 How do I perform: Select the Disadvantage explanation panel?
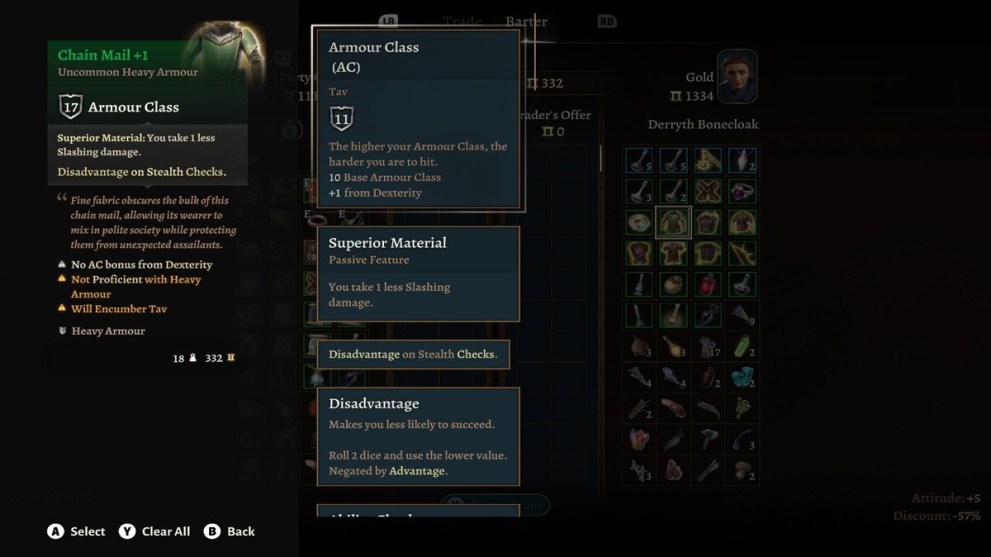tap(418, 436)
